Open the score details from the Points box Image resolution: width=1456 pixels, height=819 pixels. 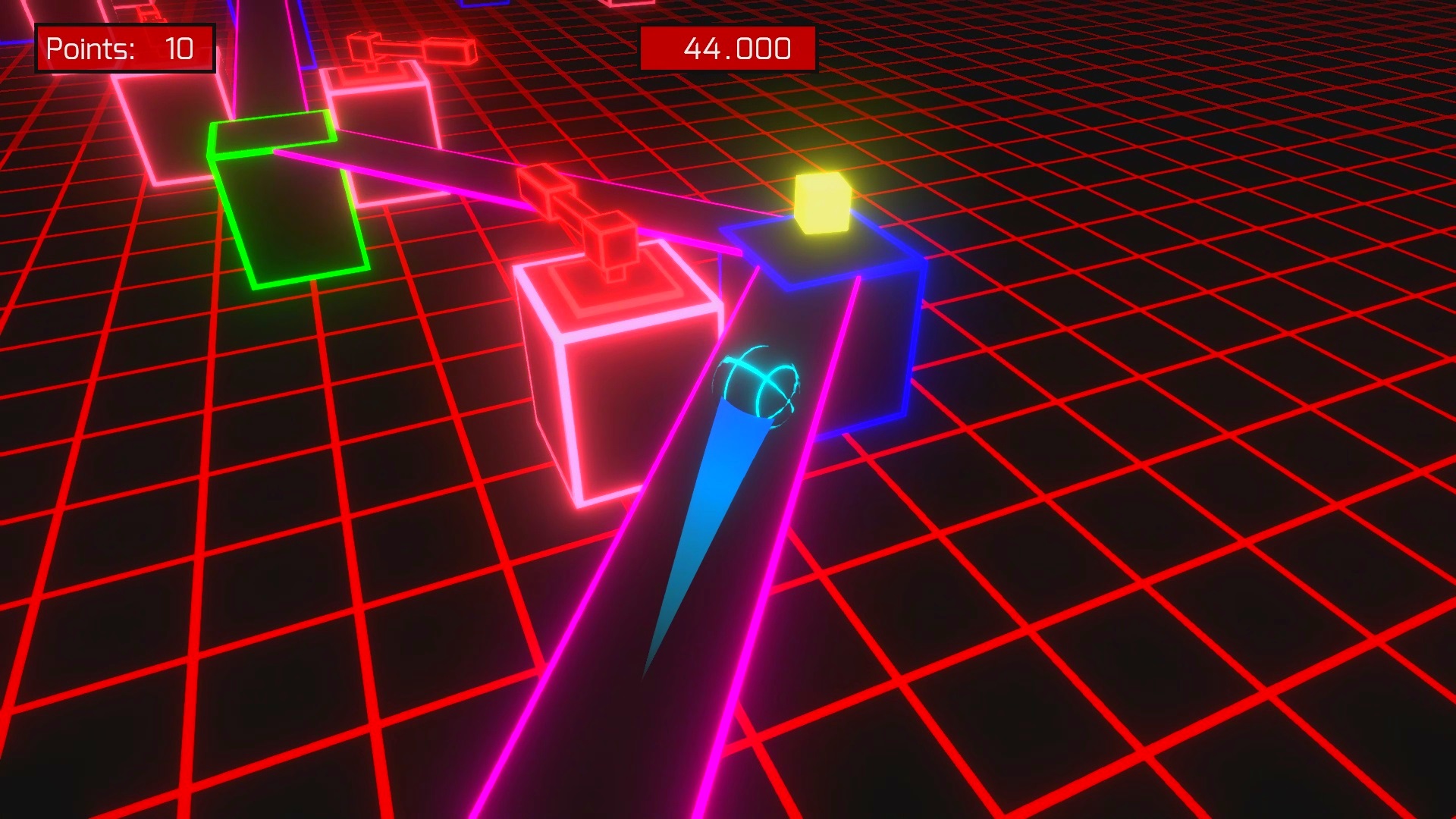coord(125,49)
